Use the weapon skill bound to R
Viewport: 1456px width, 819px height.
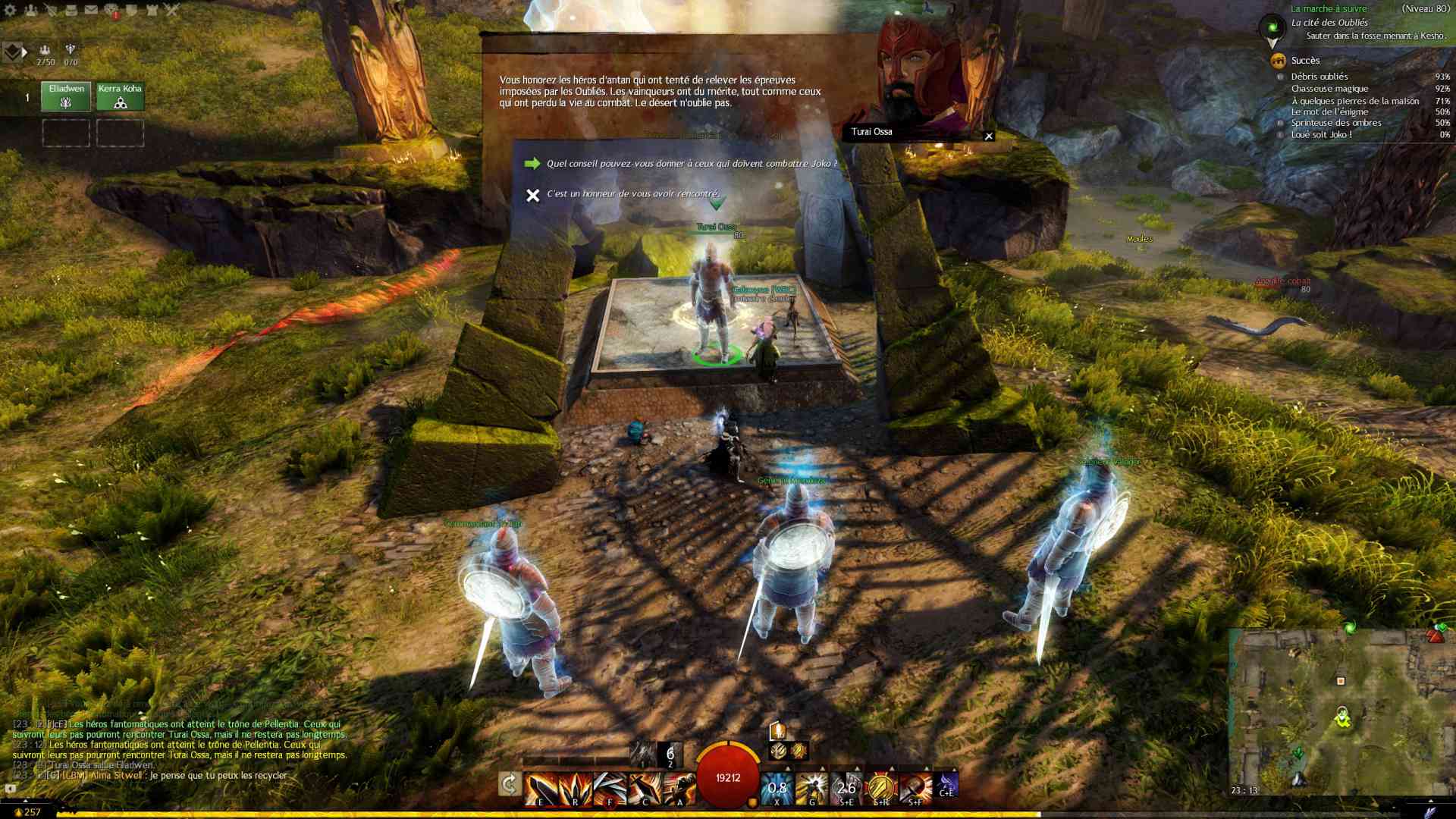pyautogui.click(x=575, y=789)
